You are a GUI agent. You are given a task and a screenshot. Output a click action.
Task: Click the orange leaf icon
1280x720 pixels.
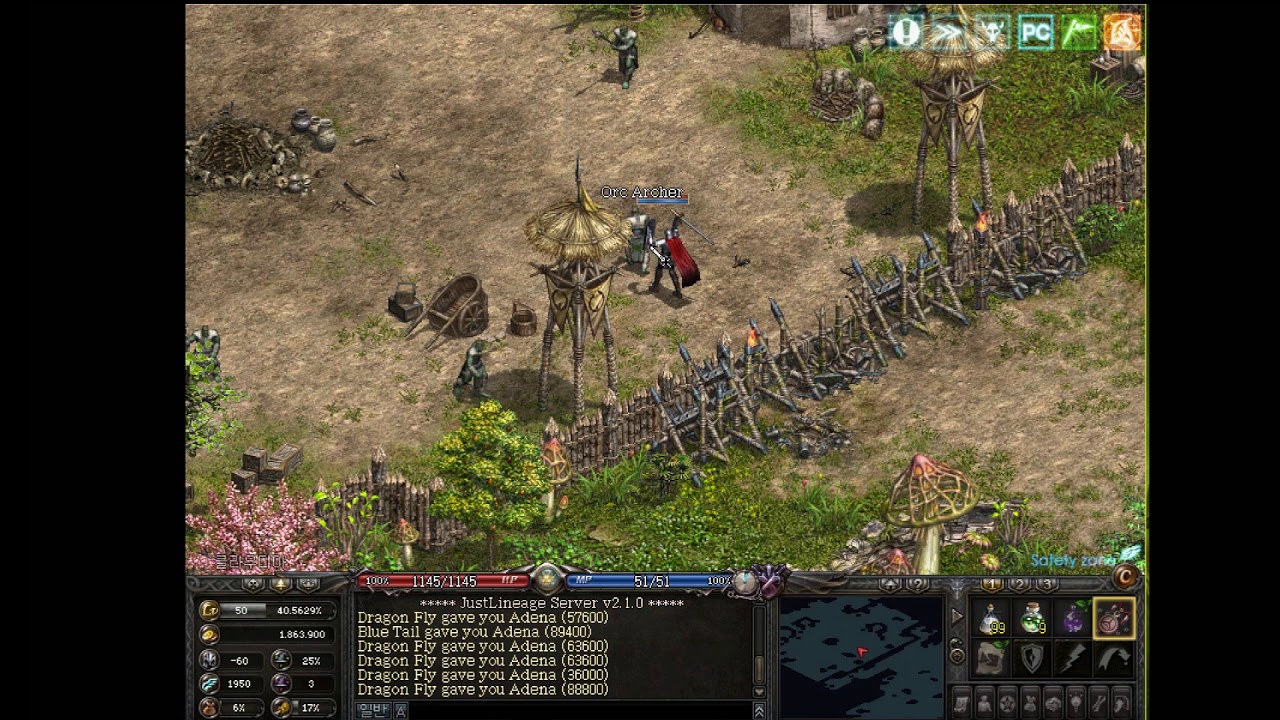point(1122,33)
